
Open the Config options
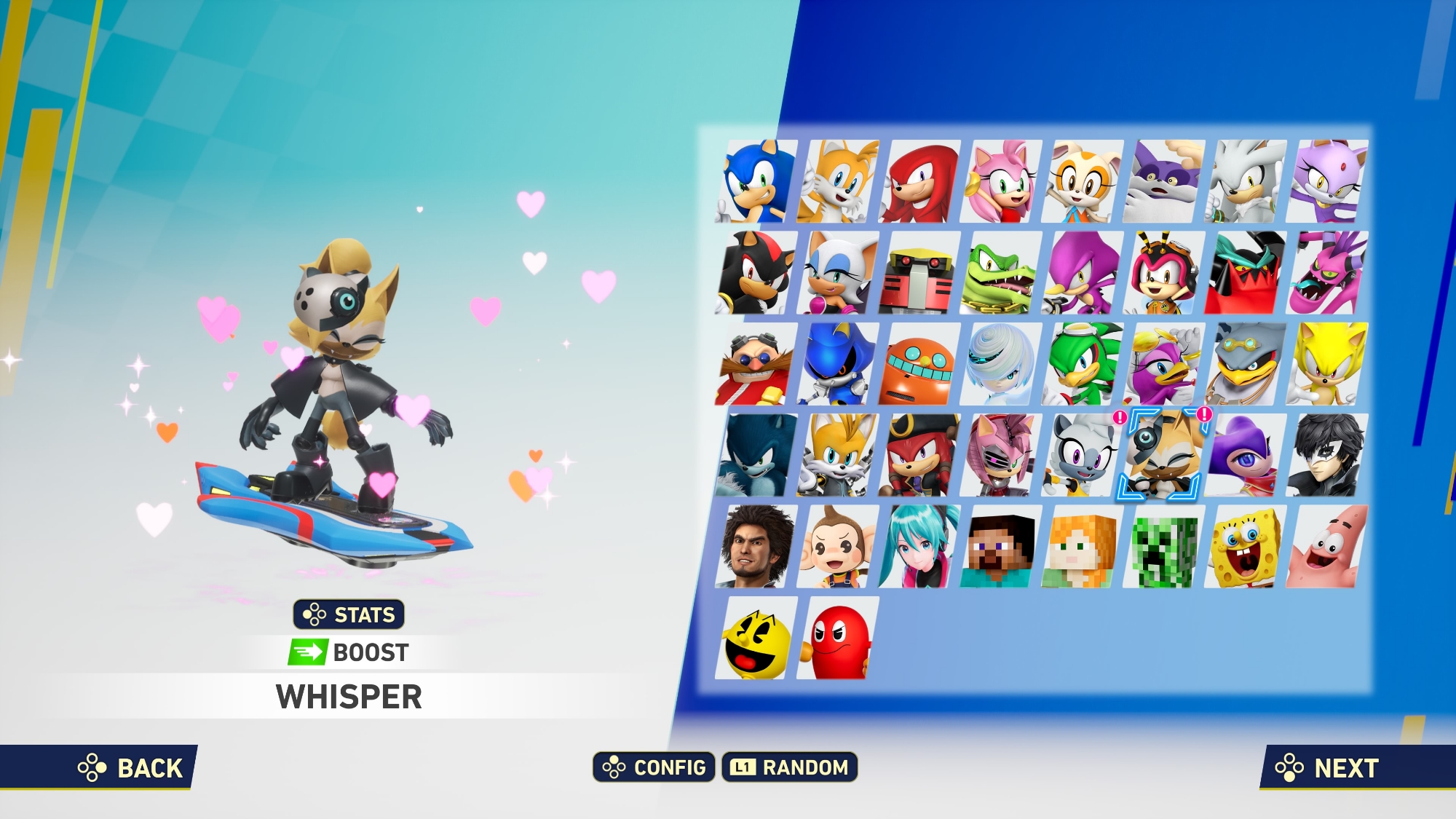coord(654,767)
